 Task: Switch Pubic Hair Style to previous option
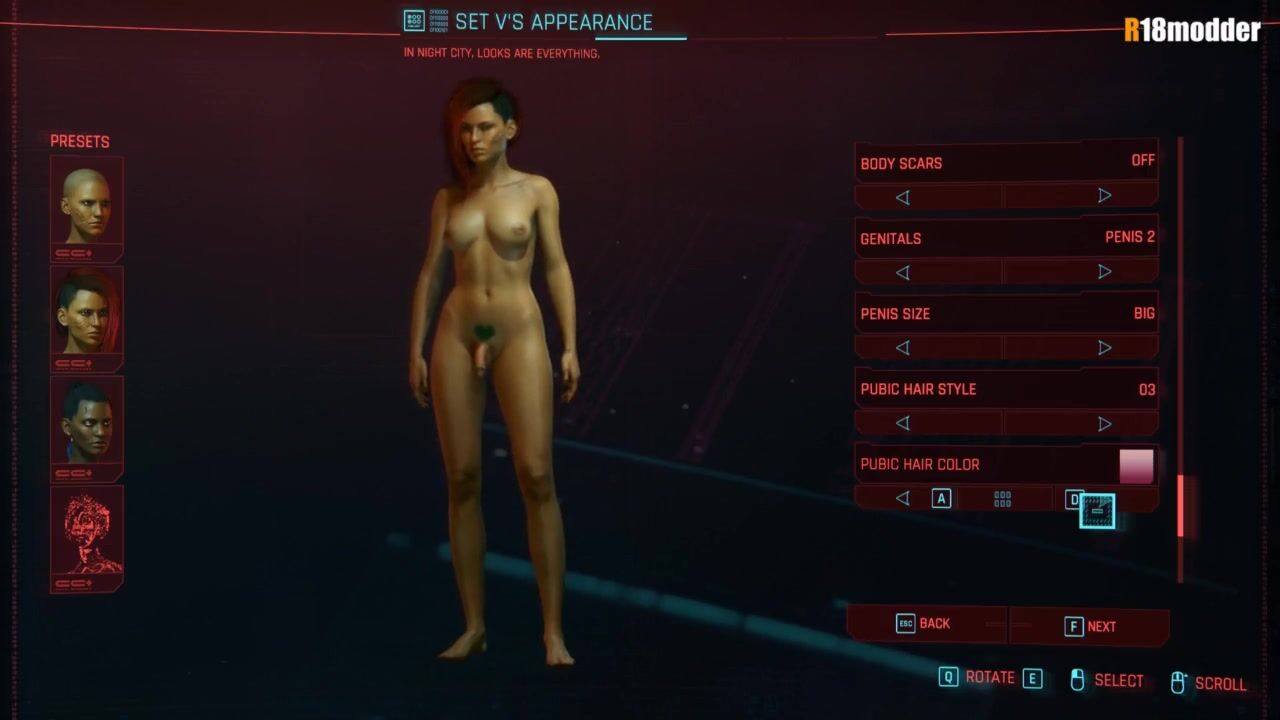tap(903, 423)
